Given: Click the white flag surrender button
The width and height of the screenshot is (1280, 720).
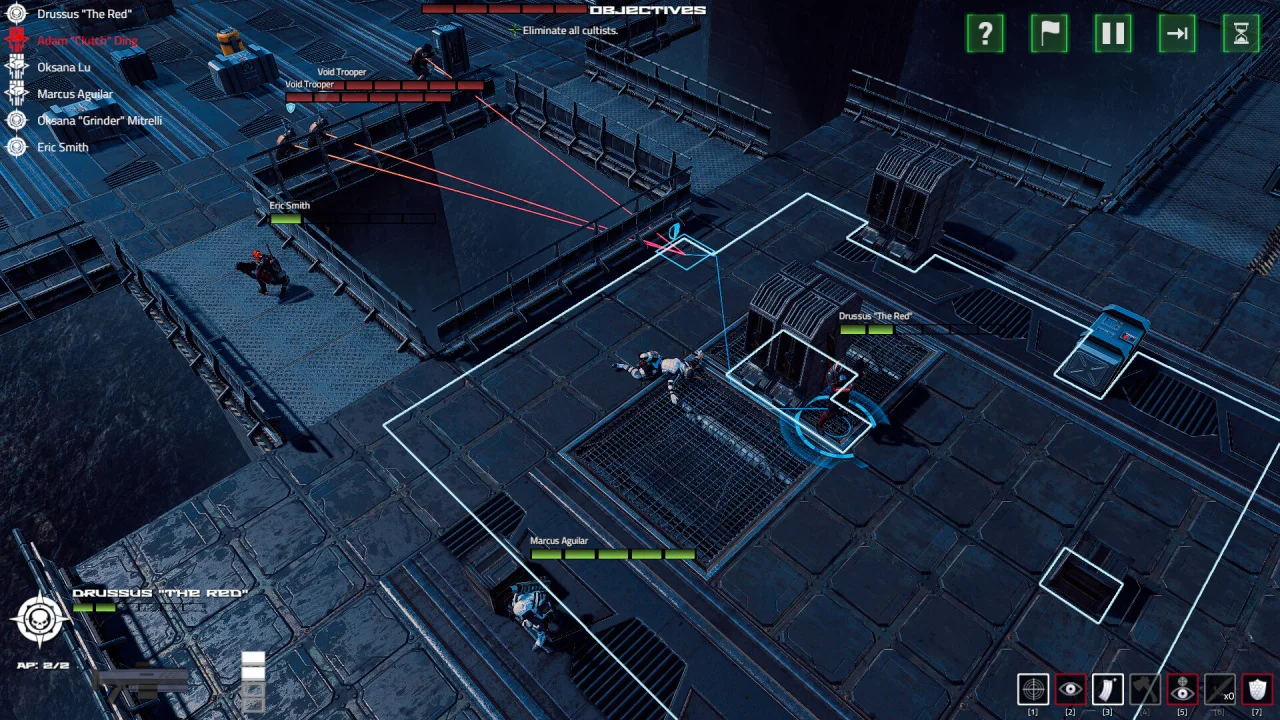Looking at the screenshot, I should click(x=1049, y=34).
